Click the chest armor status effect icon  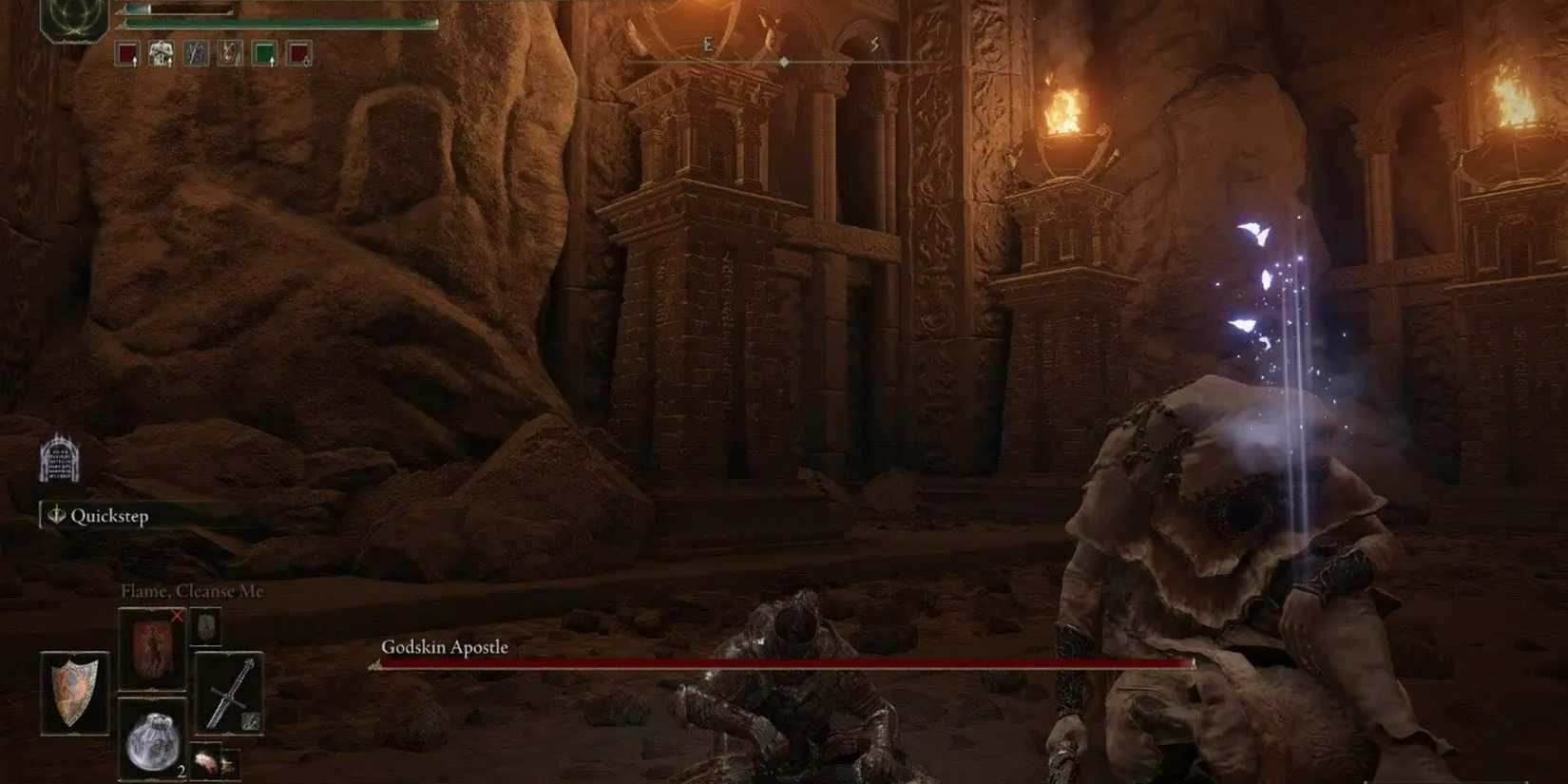[x=160, y=53]
